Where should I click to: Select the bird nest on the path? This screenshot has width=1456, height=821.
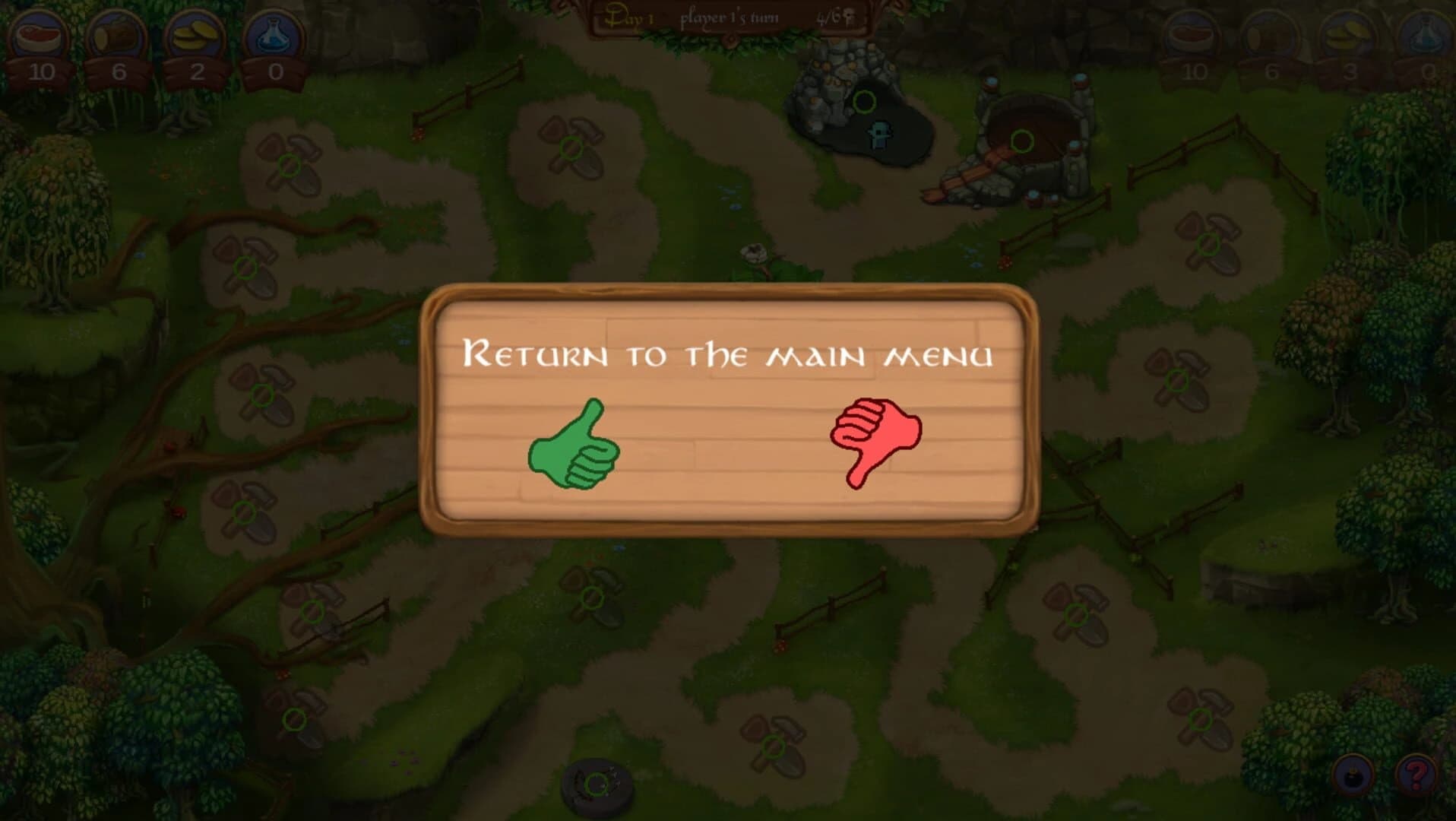coord(752,251)
